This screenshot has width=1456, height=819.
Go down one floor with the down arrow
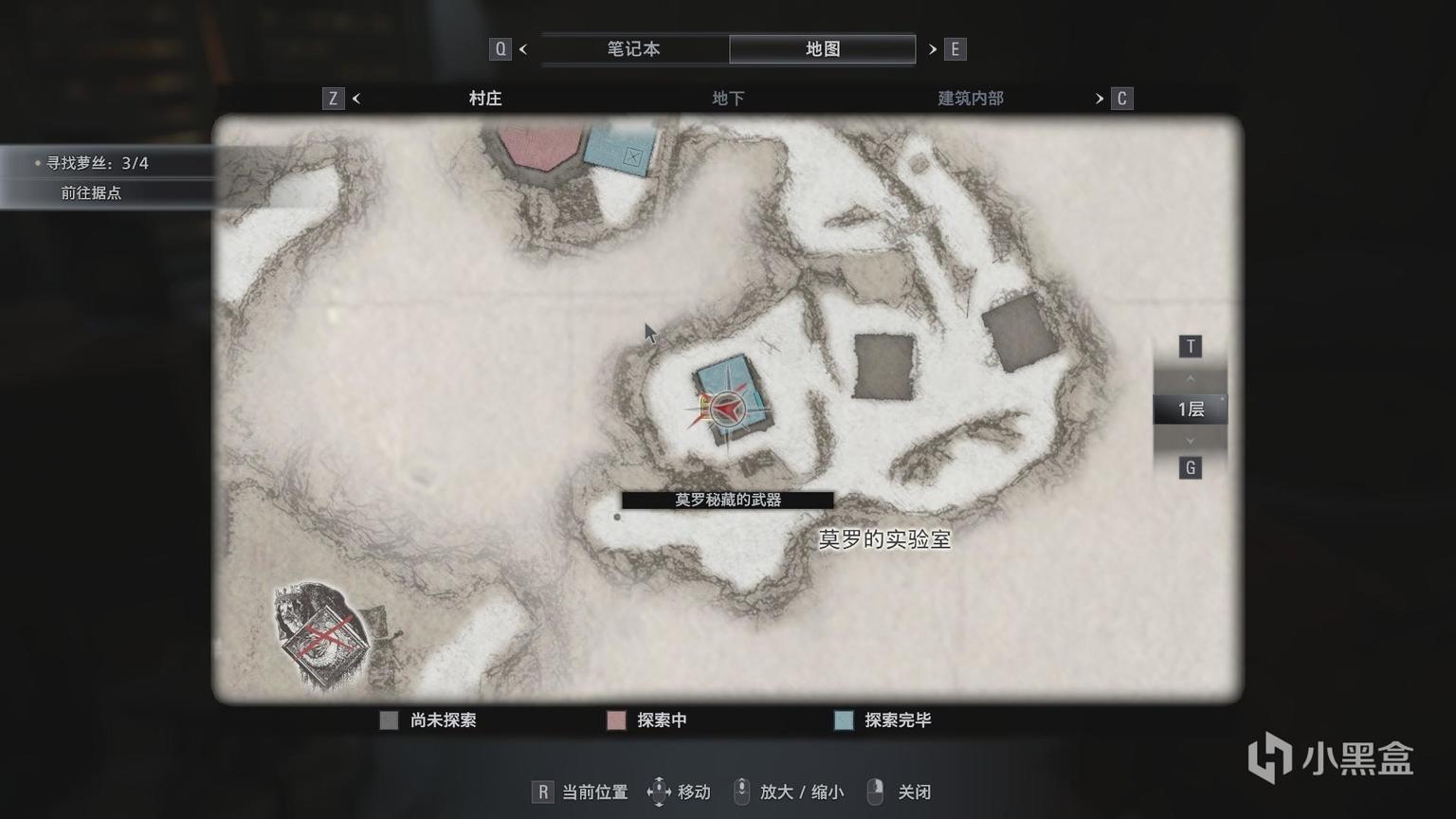coord(1191,441)
